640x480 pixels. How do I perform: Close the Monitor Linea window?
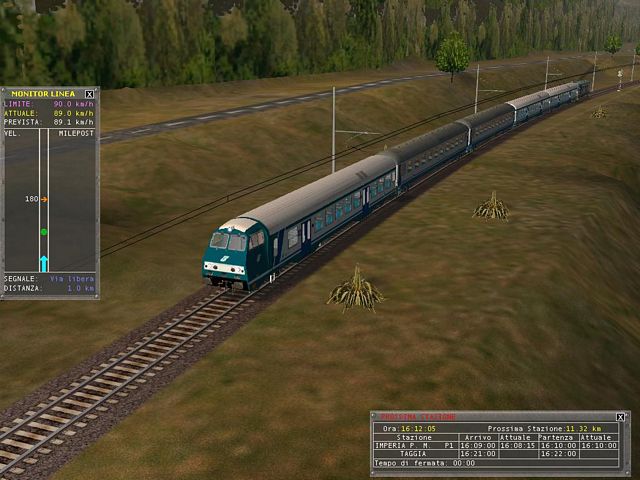(89, 94)
